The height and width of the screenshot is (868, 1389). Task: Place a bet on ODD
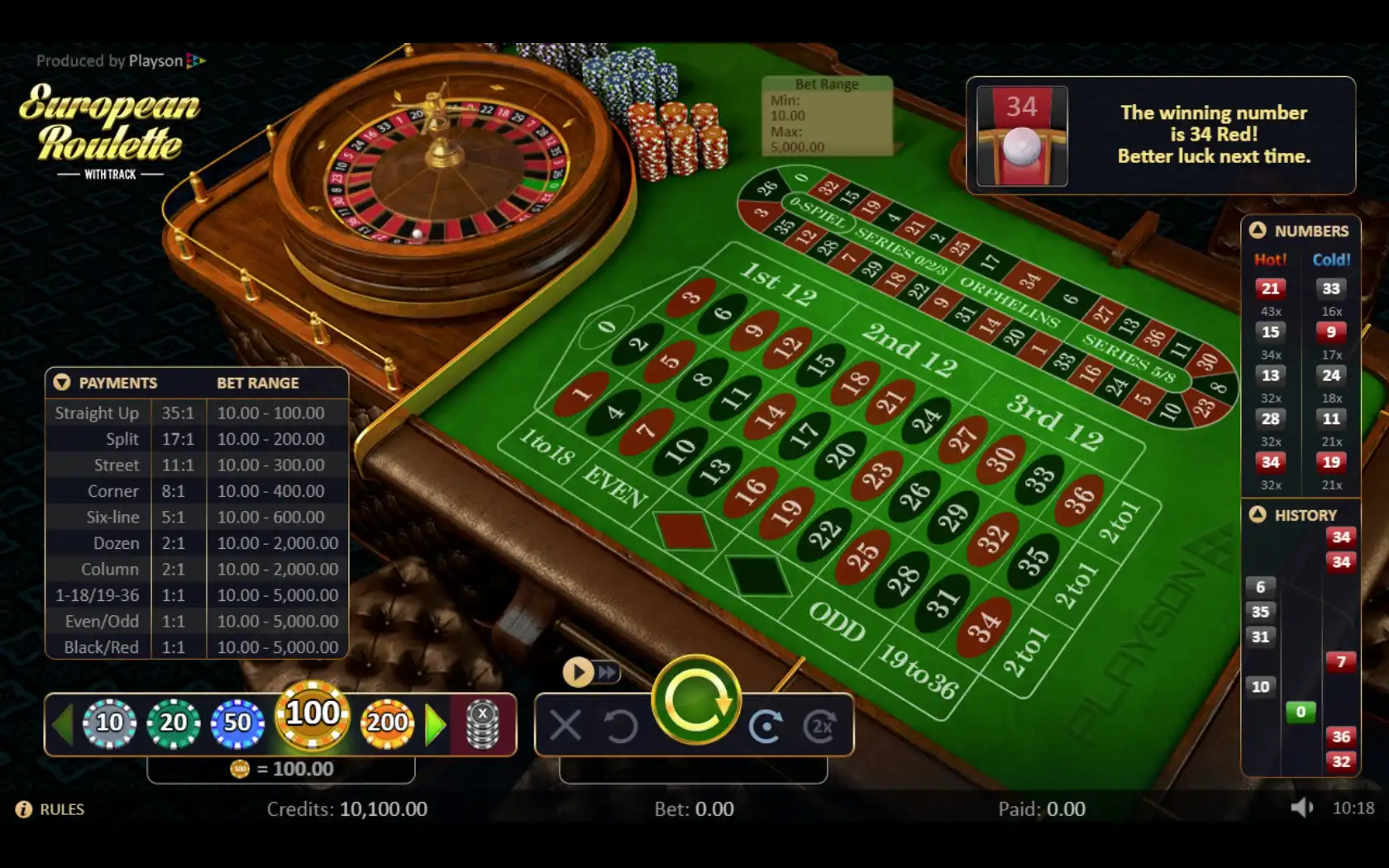837,621
